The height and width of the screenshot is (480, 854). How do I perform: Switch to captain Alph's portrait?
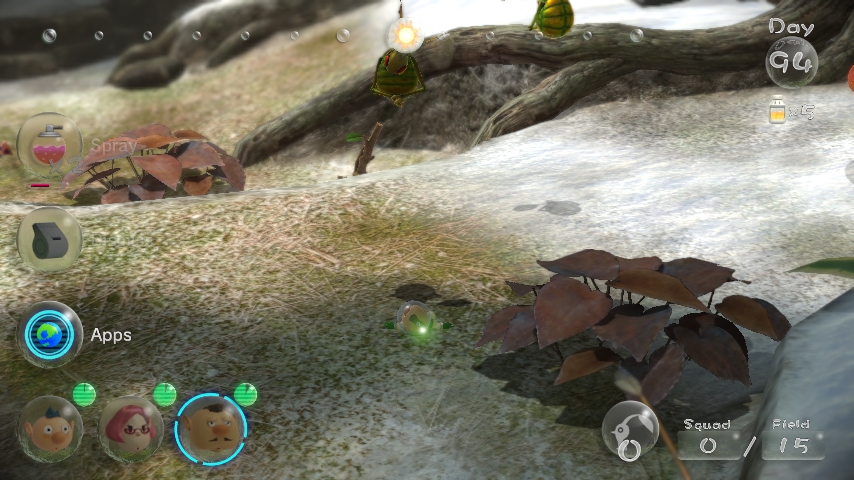click(49, 429)
